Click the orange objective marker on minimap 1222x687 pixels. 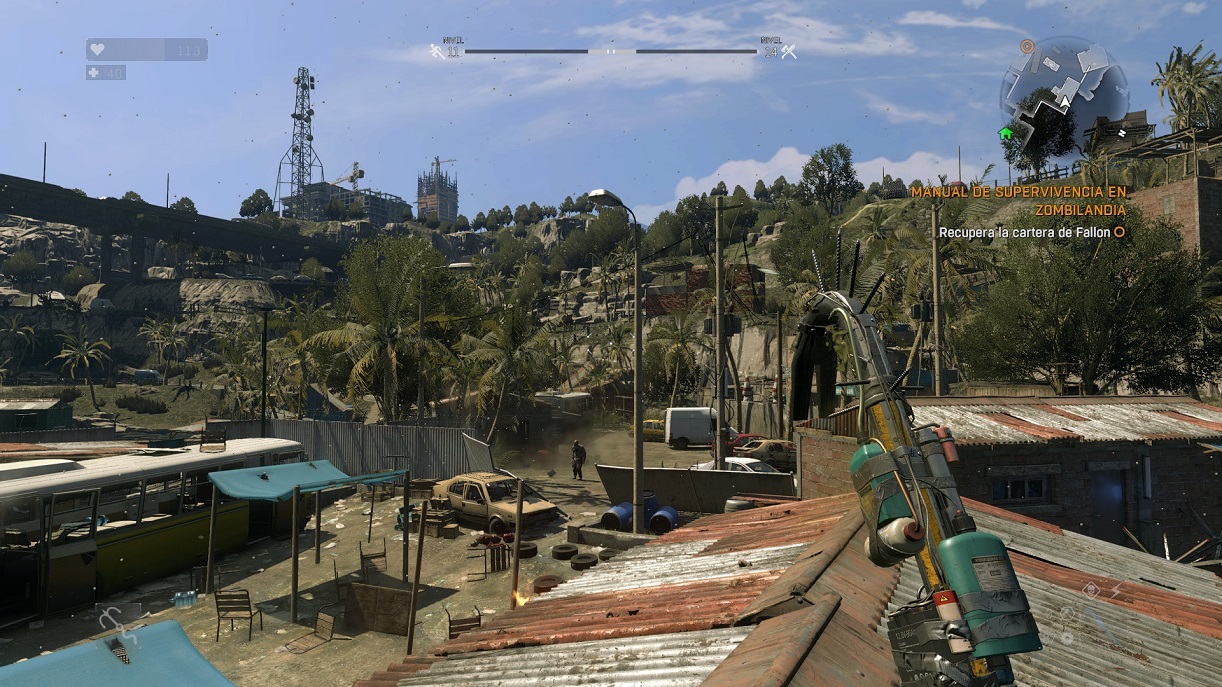(1027, 46)
